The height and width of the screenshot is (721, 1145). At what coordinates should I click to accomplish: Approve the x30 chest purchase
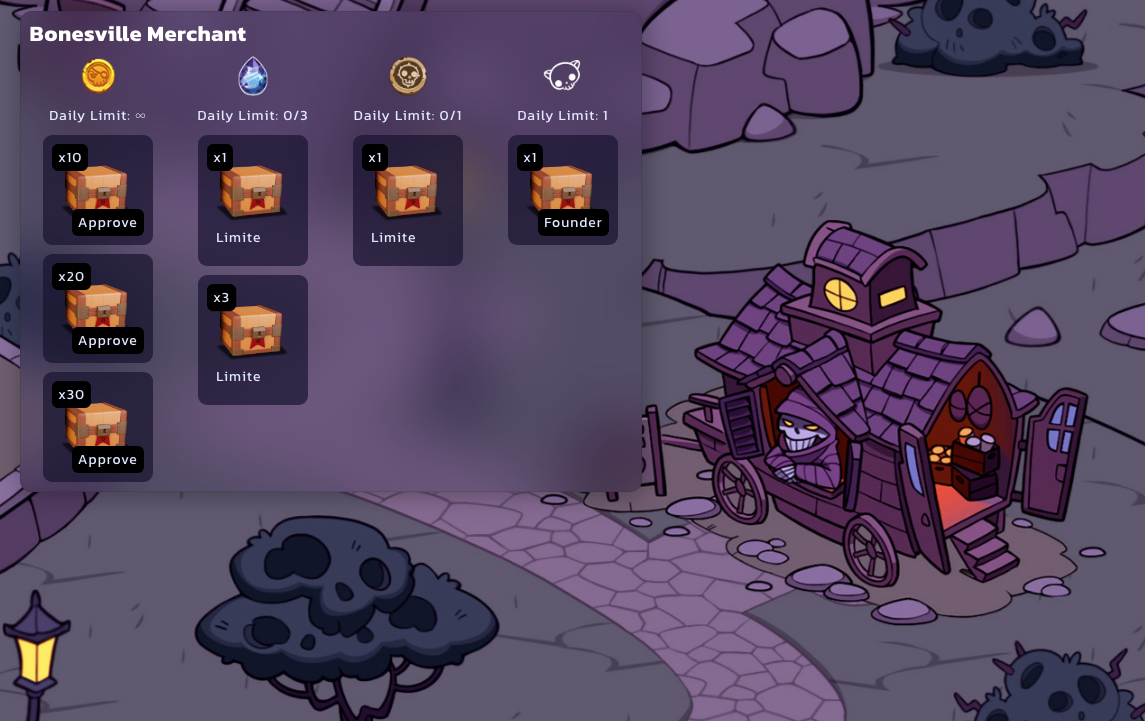[107, 460]
